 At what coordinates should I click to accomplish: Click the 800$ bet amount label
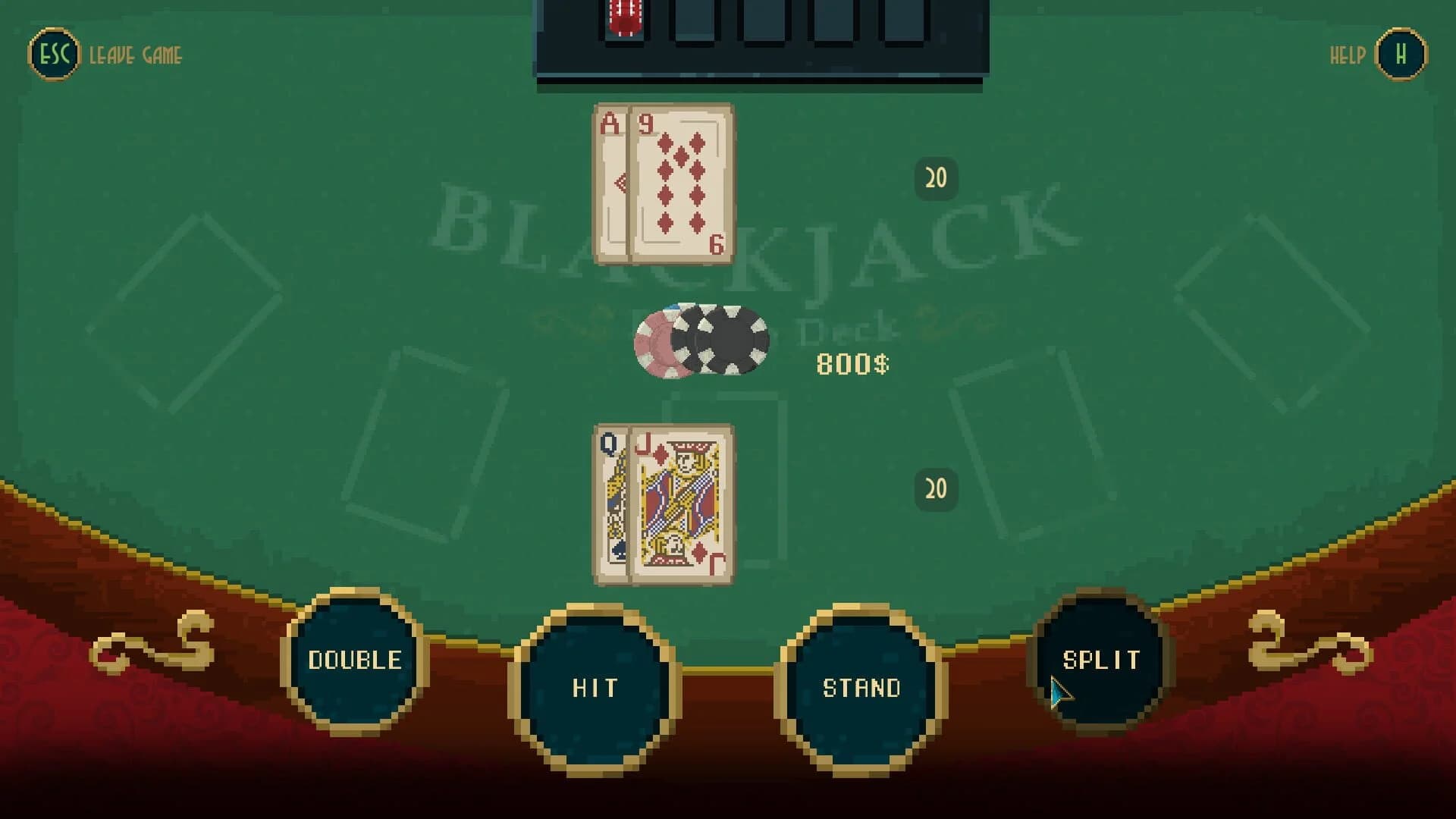coord(852,362)
